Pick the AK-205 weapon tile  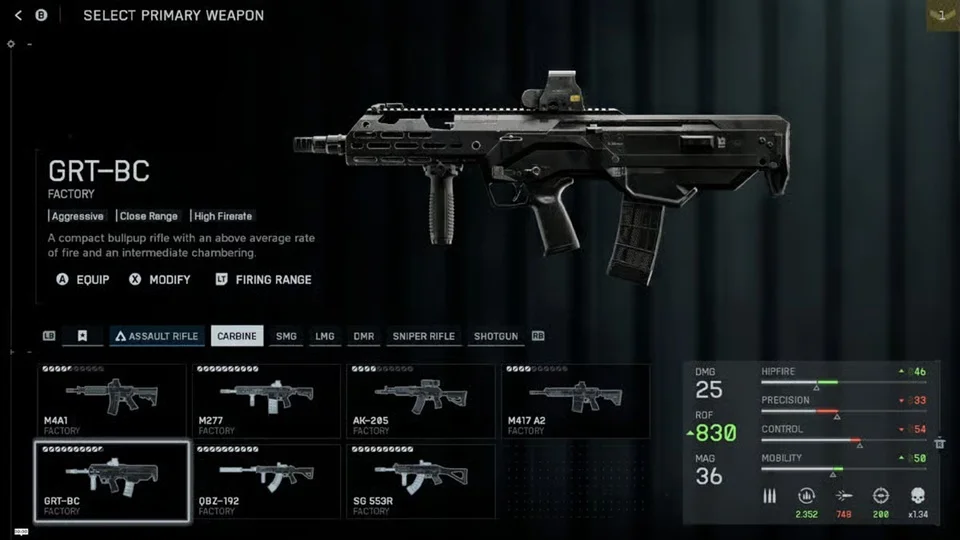pos(421,400)
